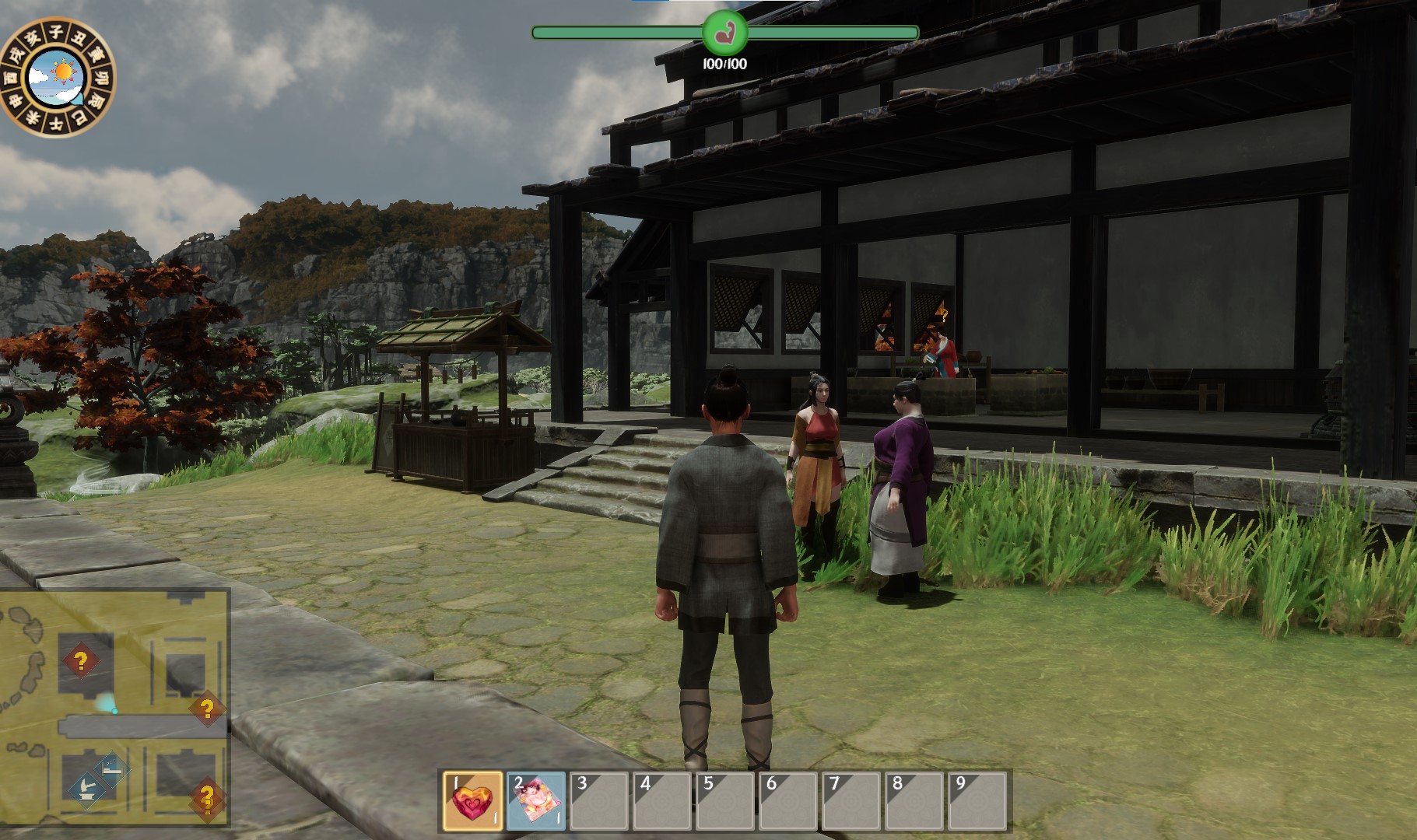Click the question mark marker on the minimap's northwest building

click(x=80, y=661)
